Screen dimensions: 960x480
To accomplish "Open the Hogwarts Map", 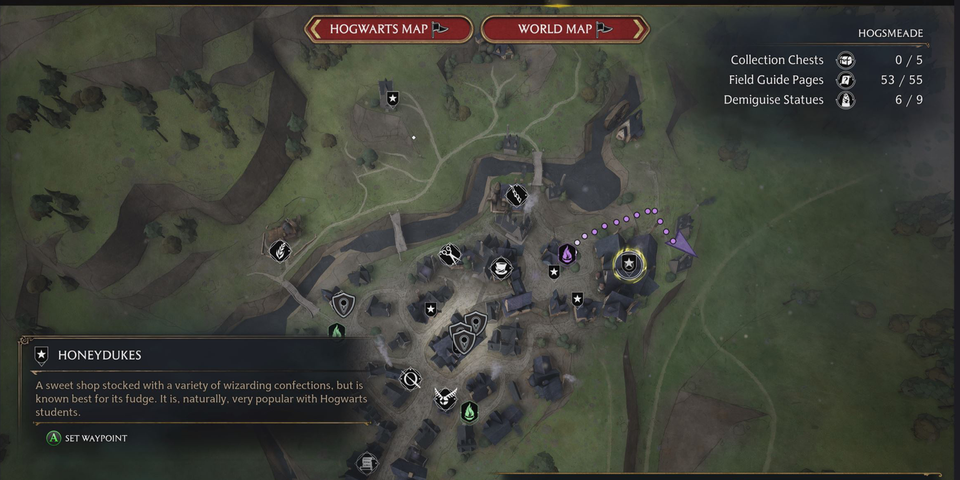I will tap(388, 29).
